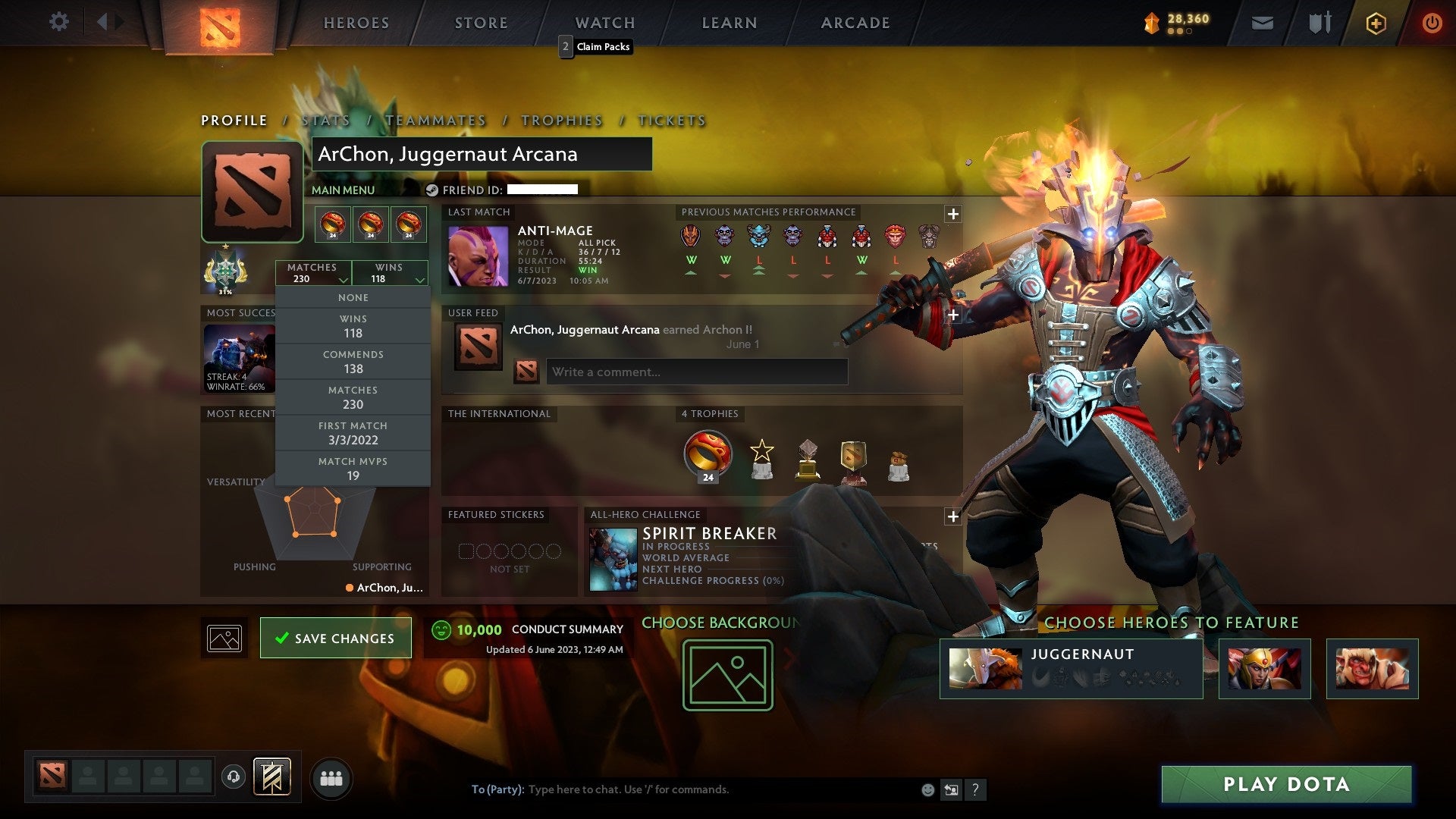Click the power button to quit Dota

click(1432, 23)
